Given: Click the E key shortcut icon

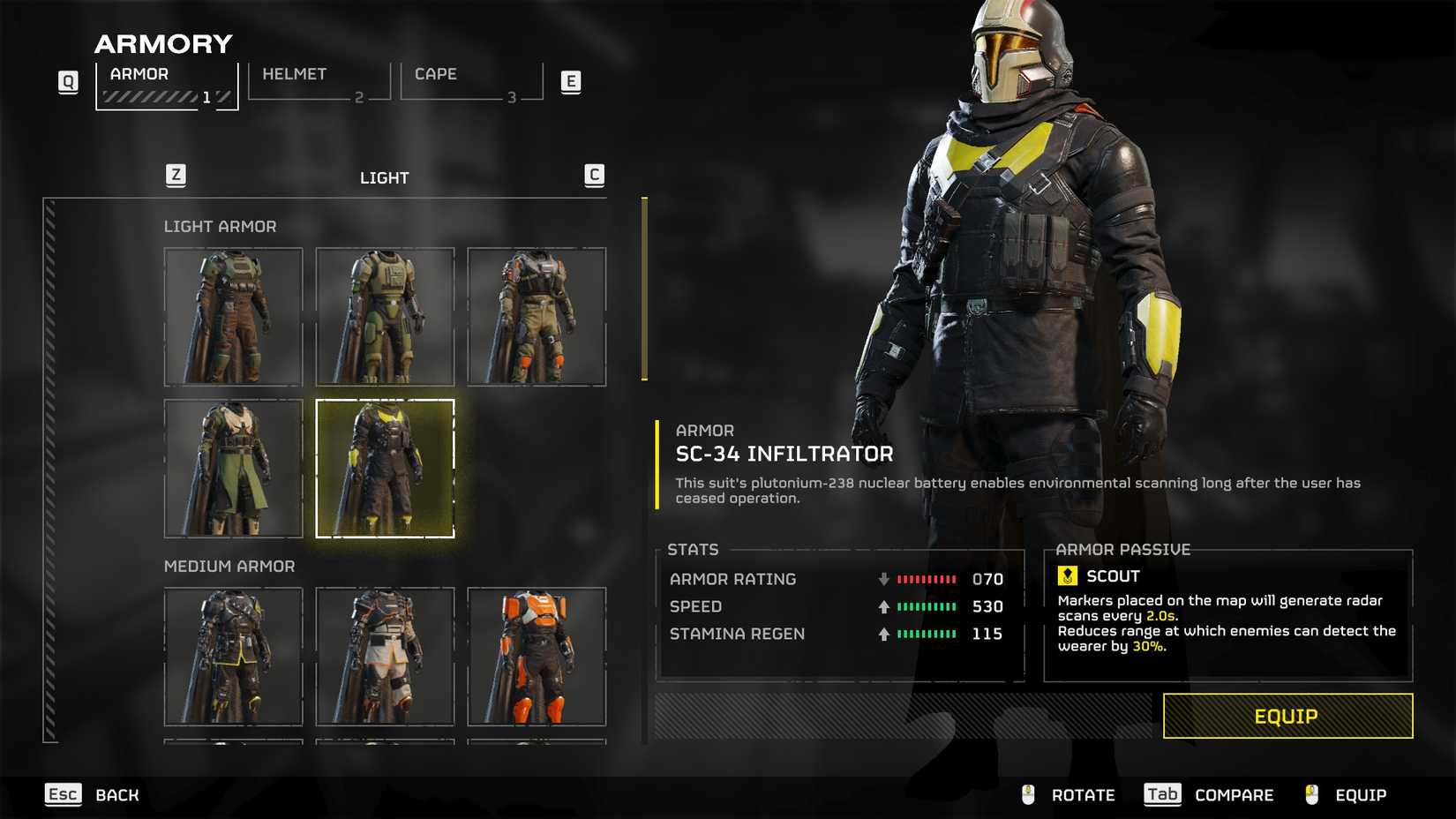Looking at the screenshot, I should [x=572, y=80].
